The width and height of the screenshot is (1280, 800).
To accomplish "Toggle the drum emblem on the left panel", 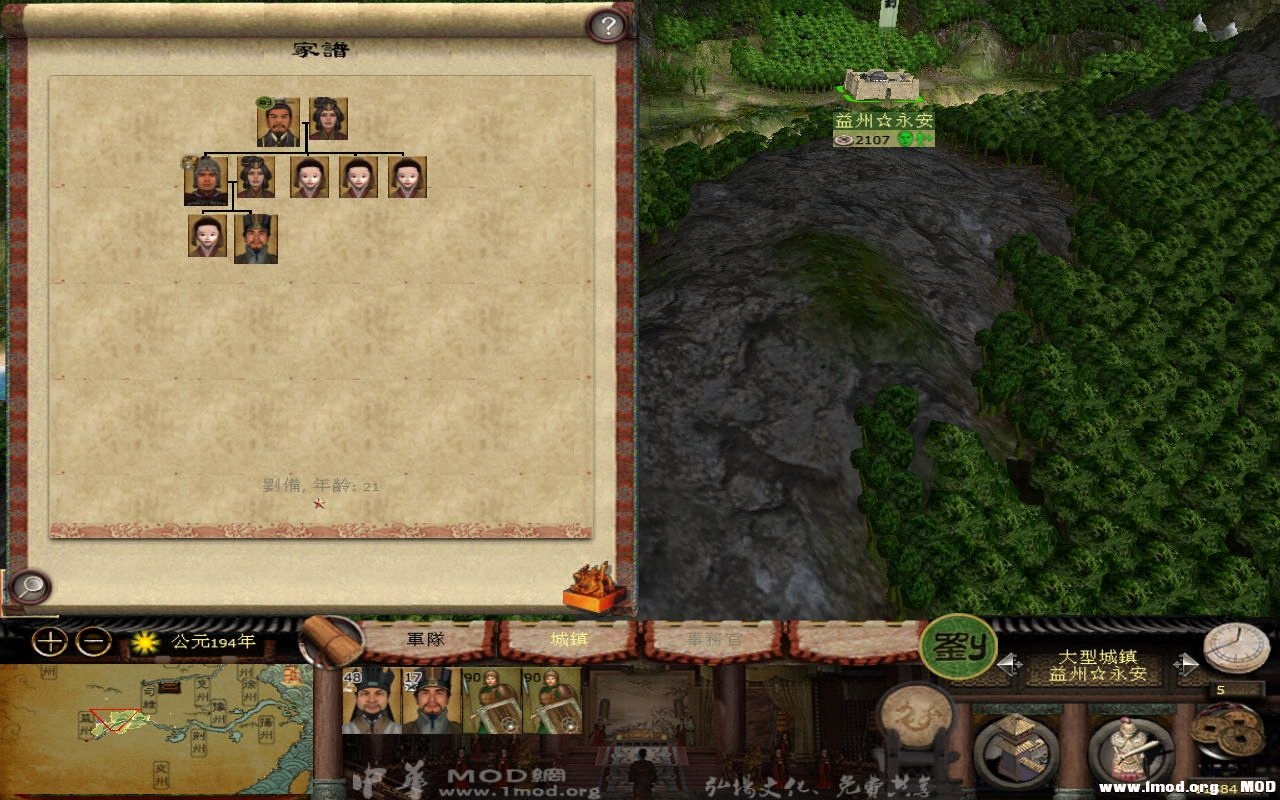I will (x=915, y=720).
